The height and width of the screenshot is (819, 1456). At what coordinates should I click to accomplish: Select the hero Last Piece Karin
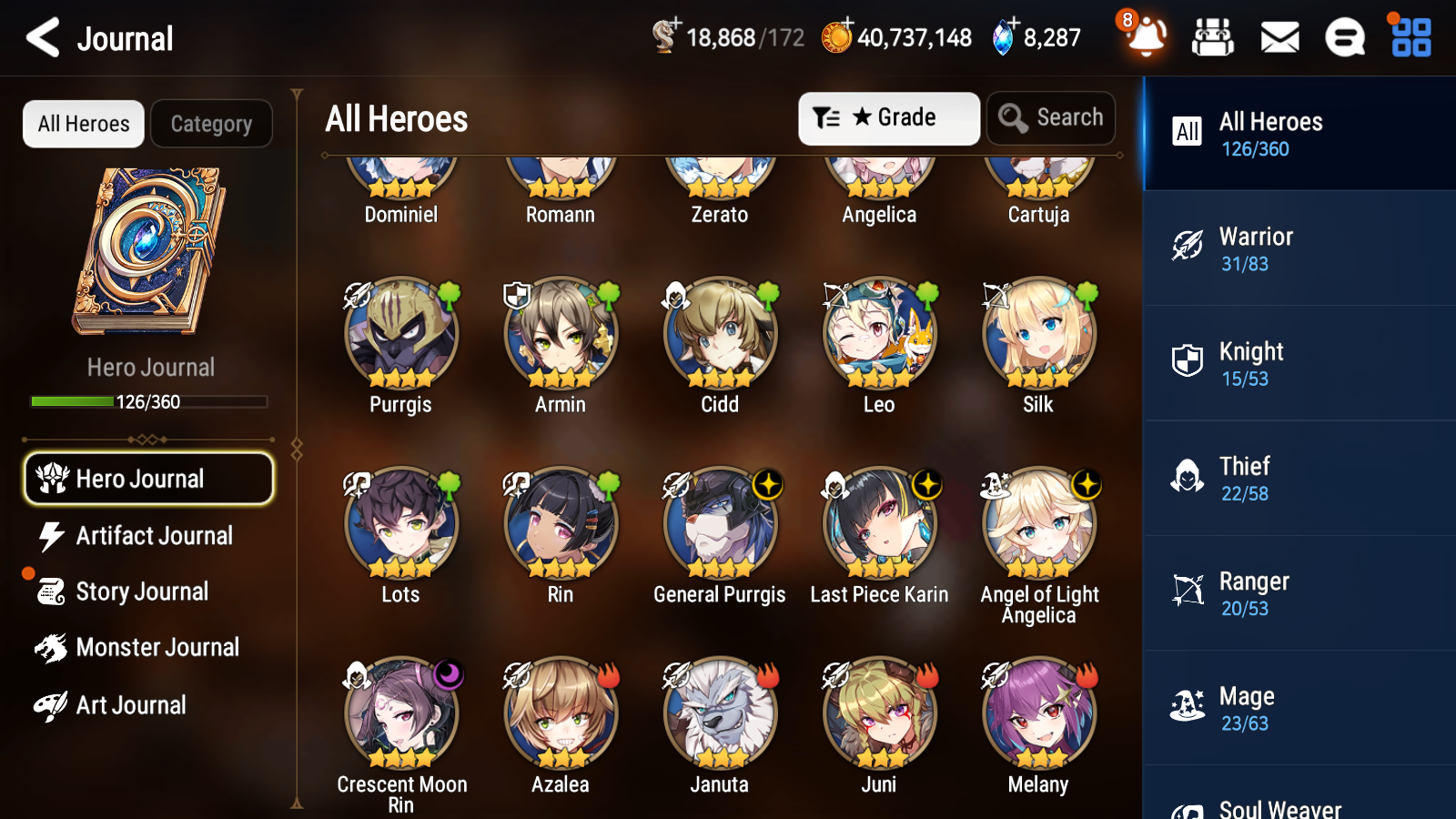(879, 525)
